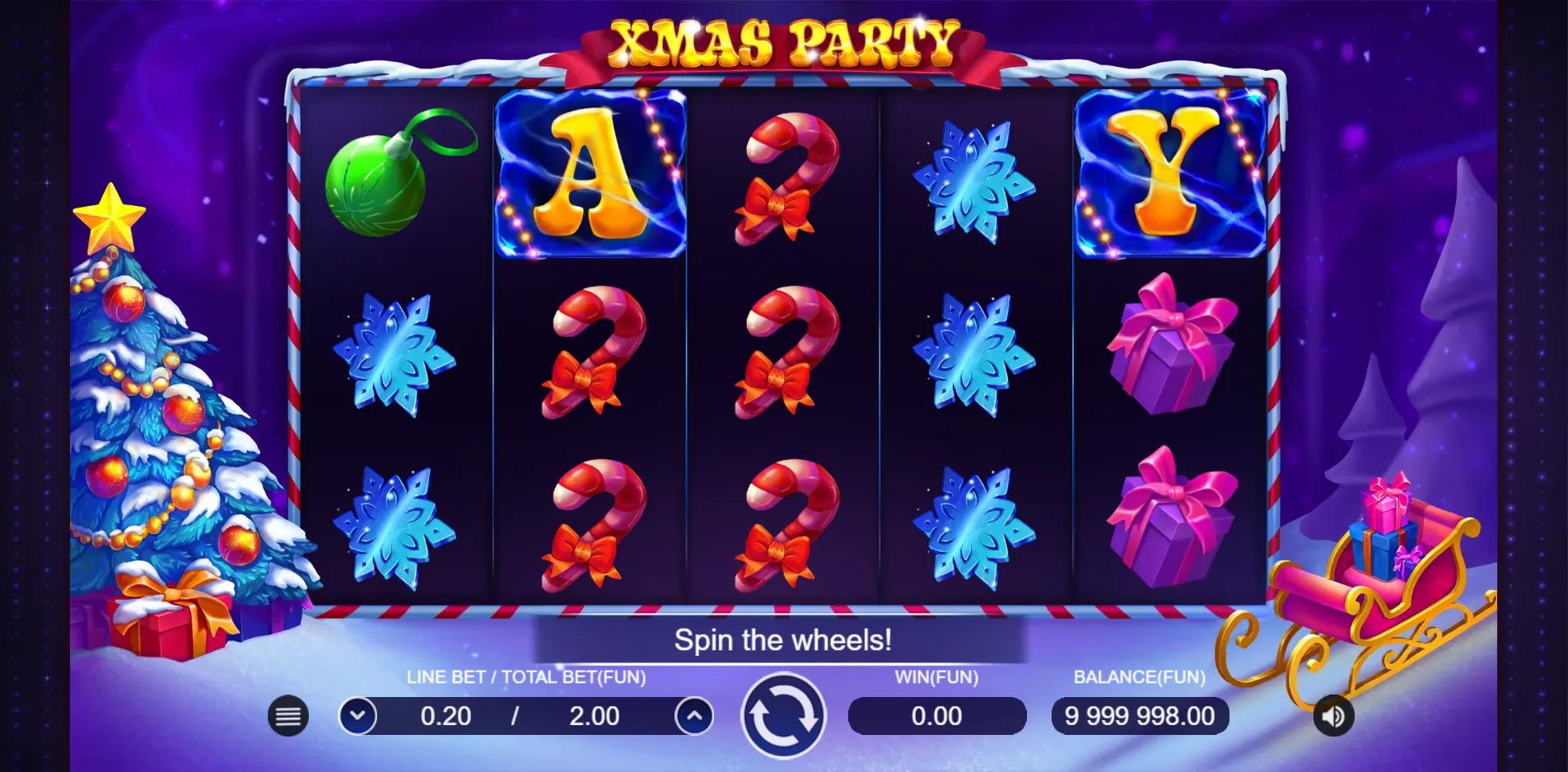Click the WIN(FUN) amount display
The height and width of the screenshot is (772, 1568).
(x=937, y=716)
